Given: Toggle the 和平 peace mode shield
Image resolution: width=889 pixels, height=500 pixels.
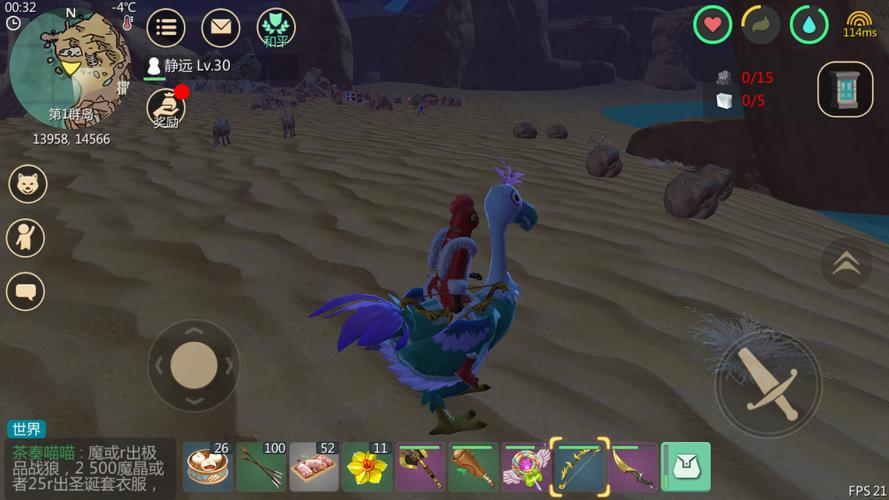Looking at the screenshot, I should coord(276,27).
